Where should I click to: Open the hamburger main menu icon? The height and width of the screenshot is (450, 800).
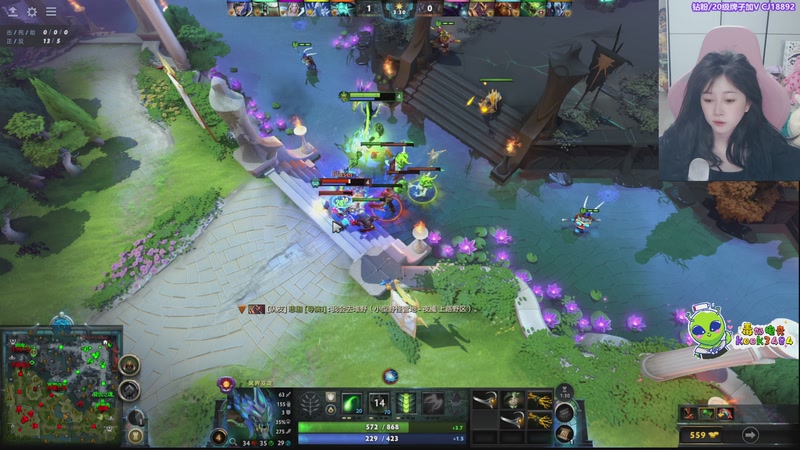[51, 12]
